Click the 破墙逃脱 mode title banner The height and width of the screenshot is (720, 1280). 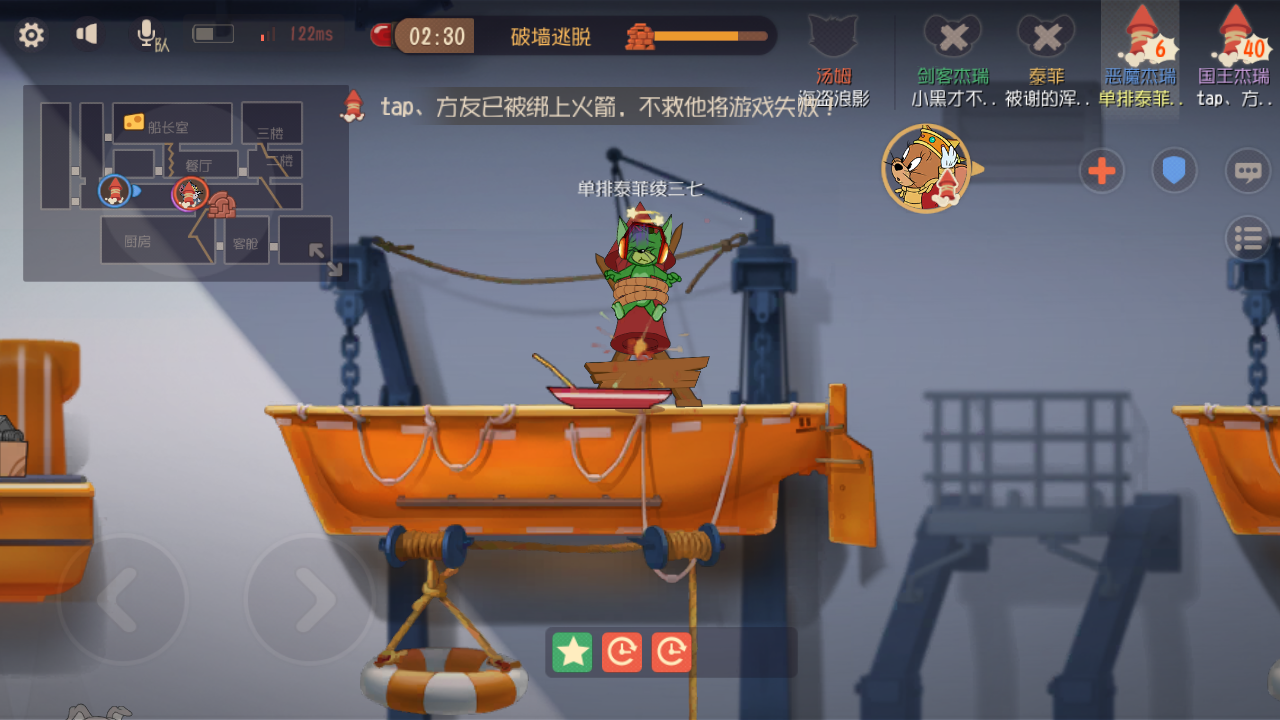pyautogui.click(x=551, y=36)
